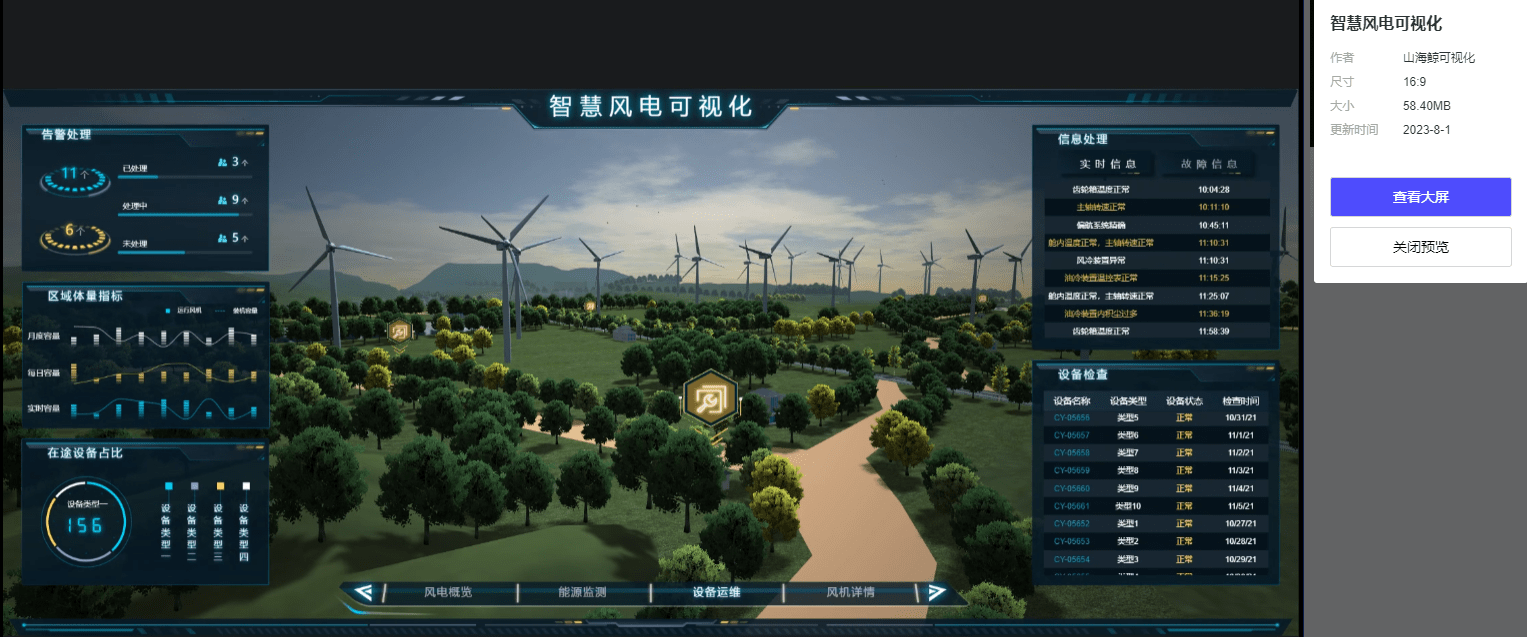Open the 润冷装置内积尘过多 message row
The width and height of the screenshot is (1527, 637).
pyautogui.click(x=1155, y=314)
